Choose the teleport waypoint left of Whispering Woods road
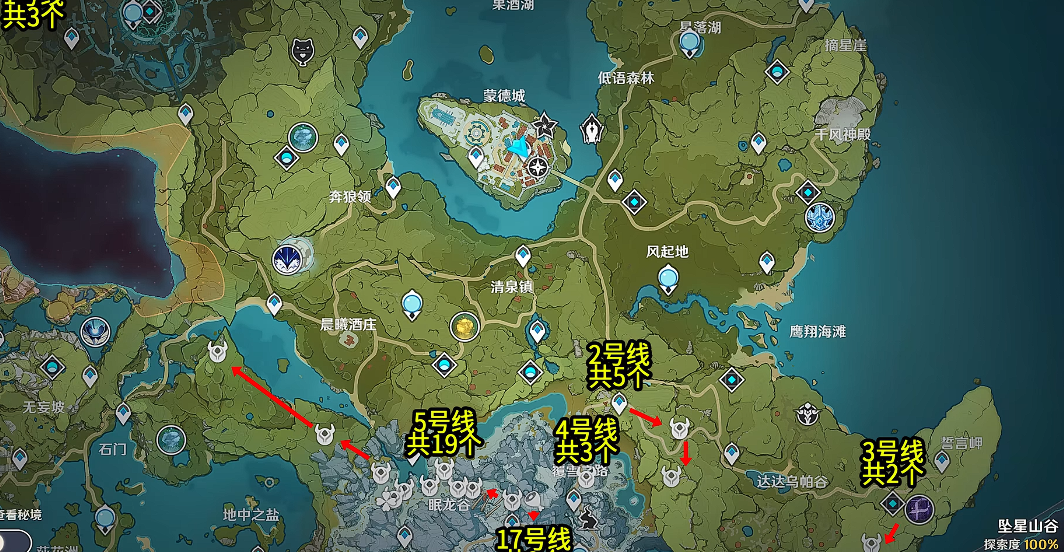 coord(616,180)
